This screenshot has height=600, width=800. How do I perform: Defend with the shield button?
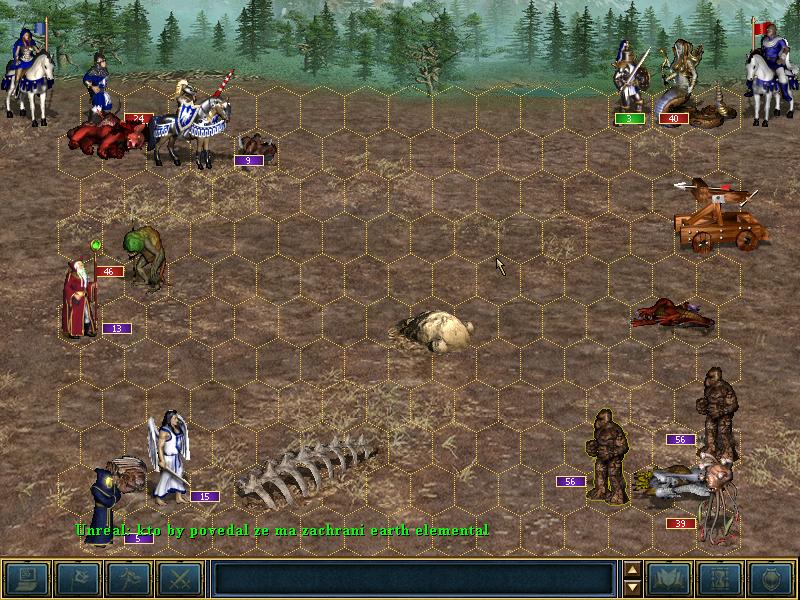[x=772, y=578]
